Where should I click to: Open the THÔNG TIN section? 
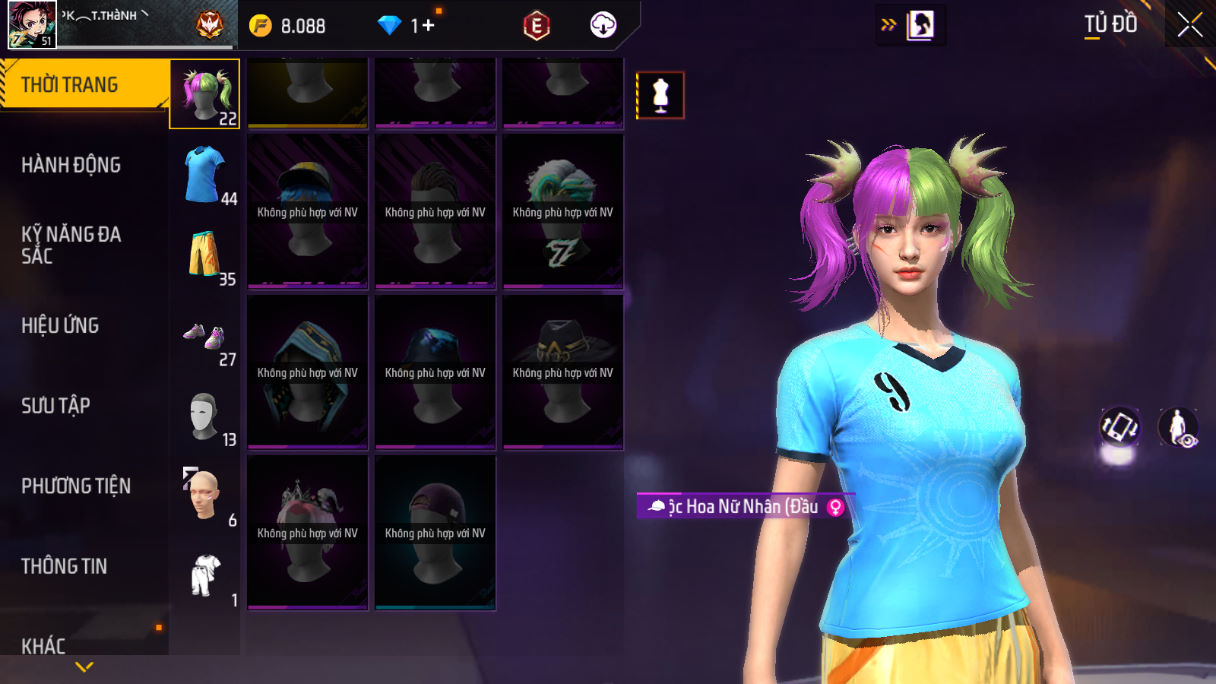point(64,566)
